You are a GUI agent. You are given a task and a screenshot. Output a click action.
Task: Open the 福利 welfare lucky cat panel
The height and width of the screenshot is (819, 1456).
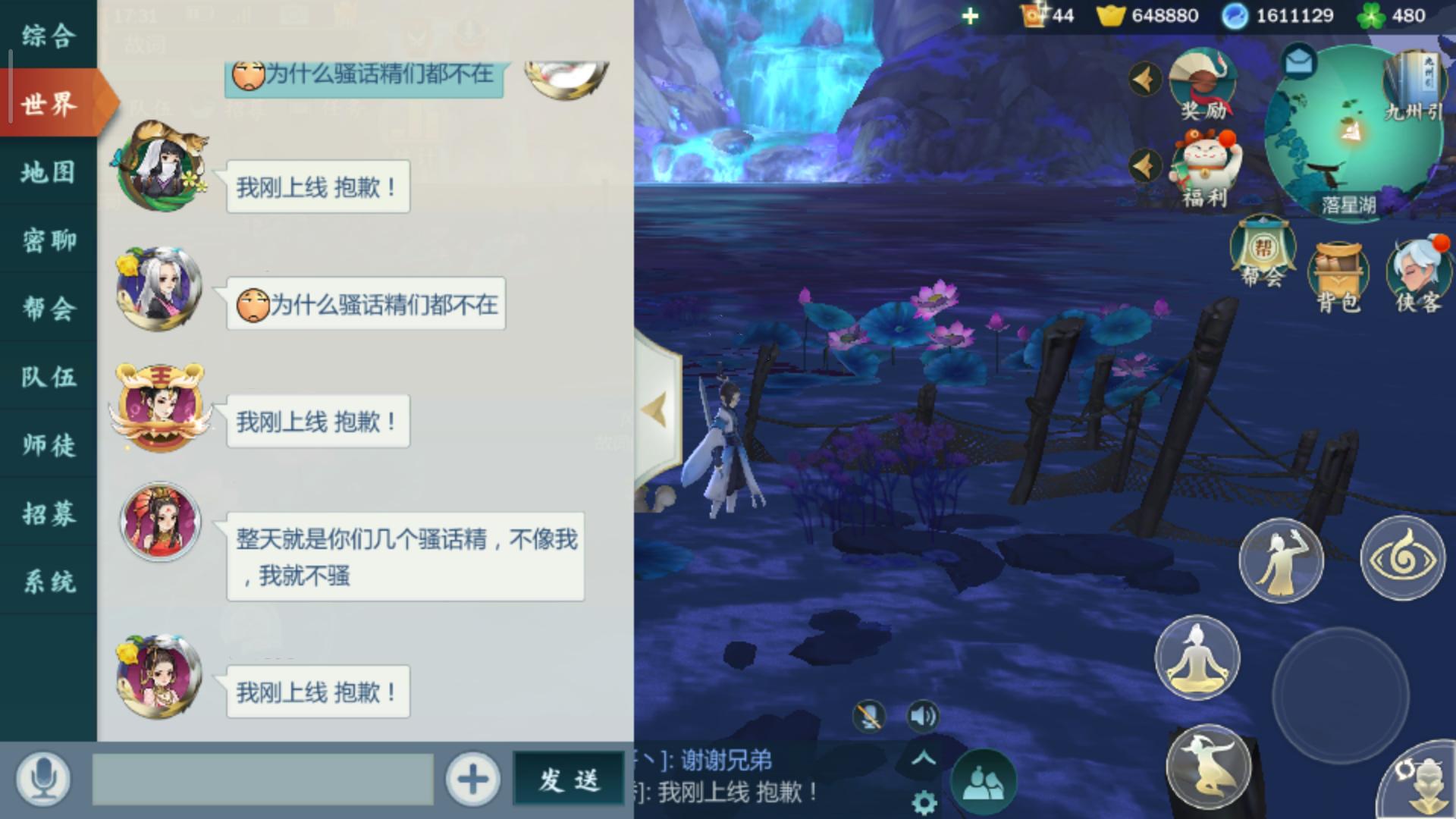tap(1206, 163)
